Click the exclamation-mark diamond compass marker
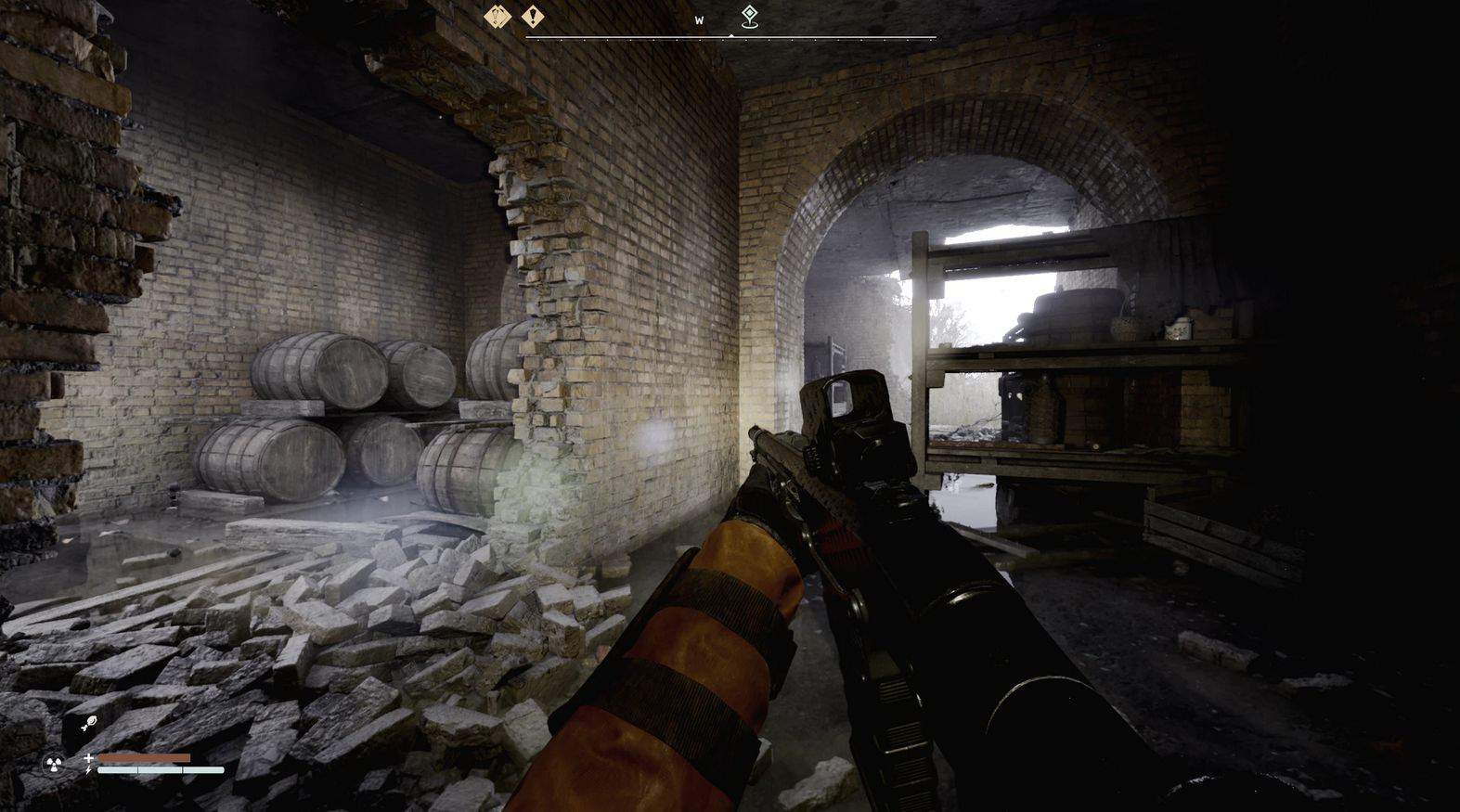Image resolution: width=1460 pixels, height=812 pixels. point(533,17)
